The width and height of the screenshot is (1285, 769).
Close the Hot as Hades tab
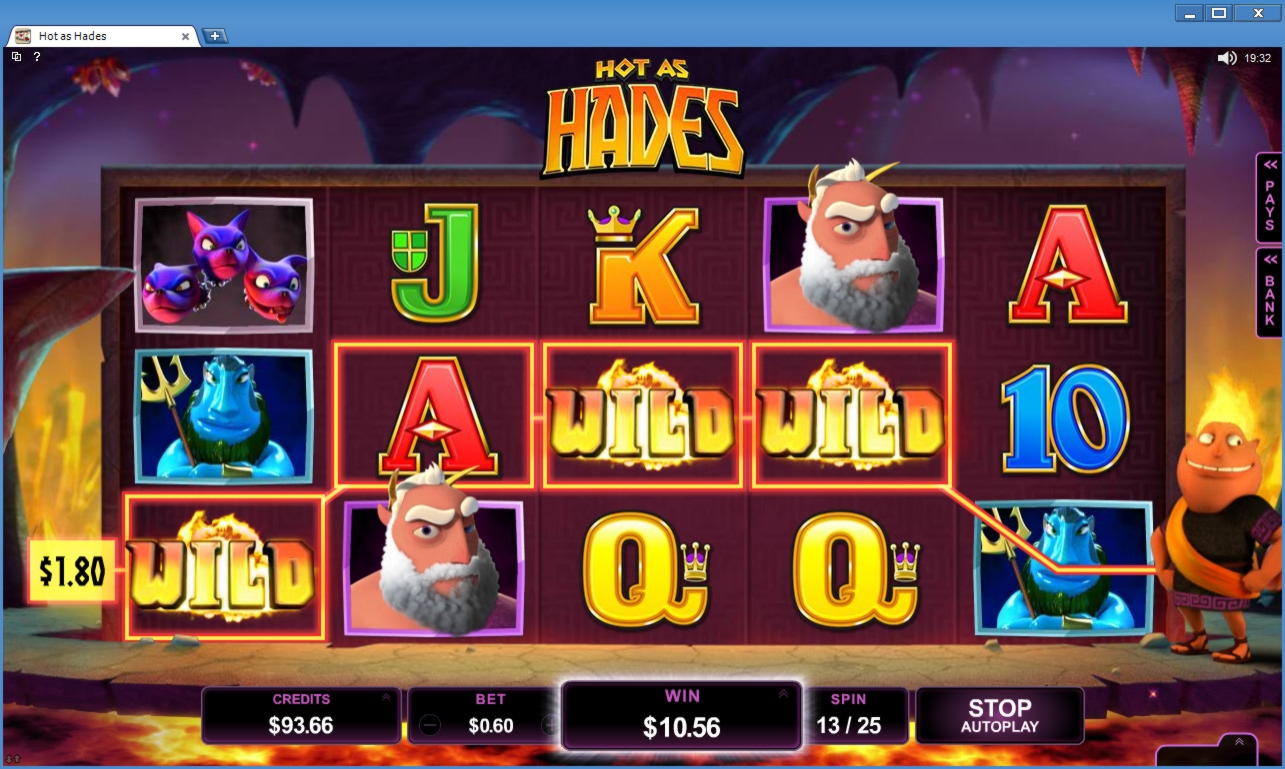[x=185, y=36]
